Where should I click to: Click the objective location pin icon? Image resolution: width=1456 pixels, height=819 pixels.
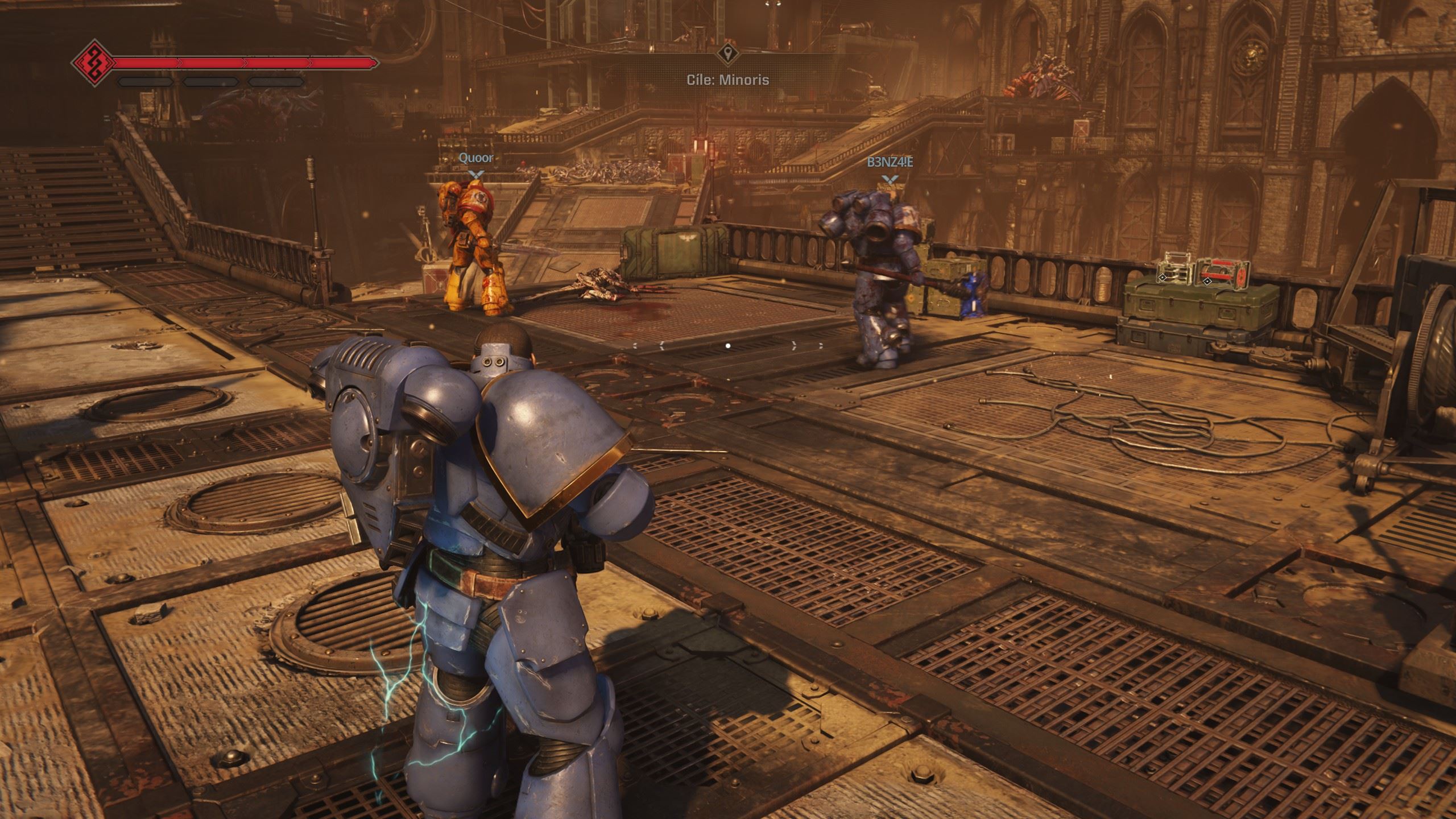pos(727,55)
